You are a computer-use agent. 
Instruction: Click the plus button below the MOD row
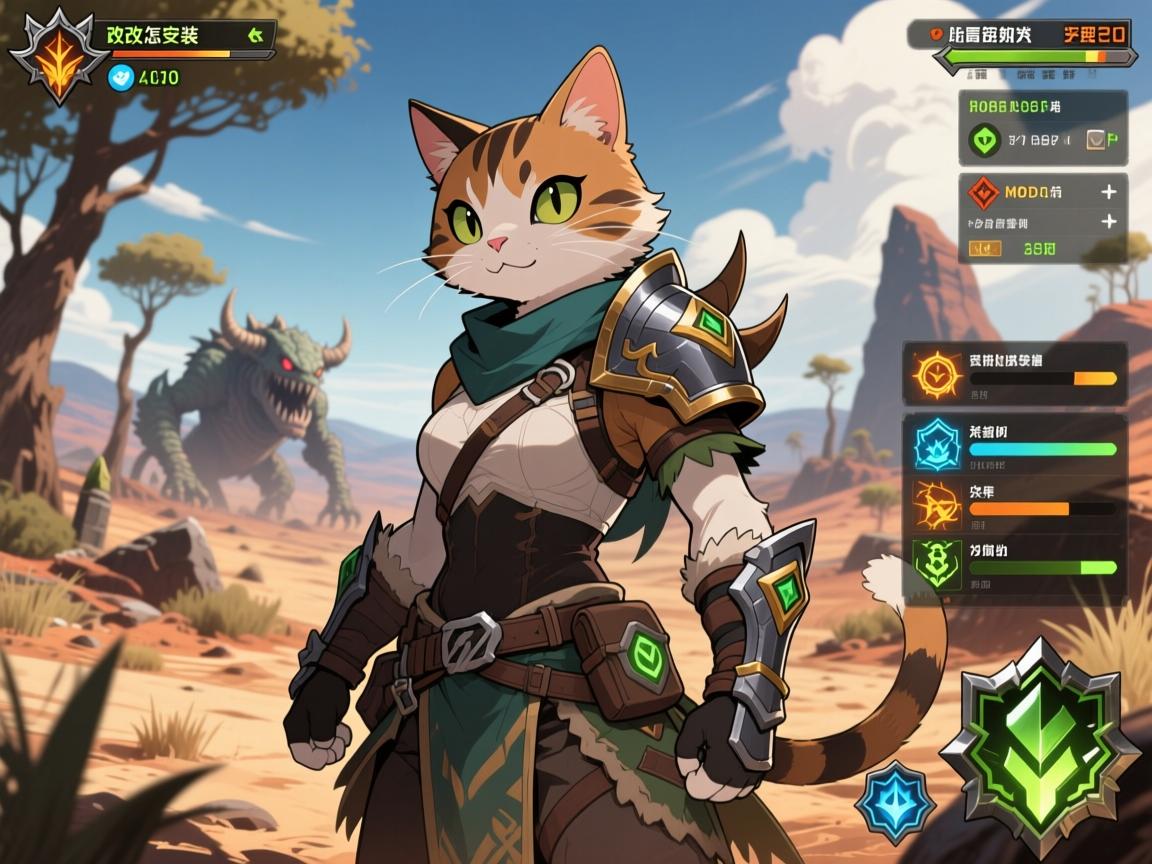pos(1108,222)
